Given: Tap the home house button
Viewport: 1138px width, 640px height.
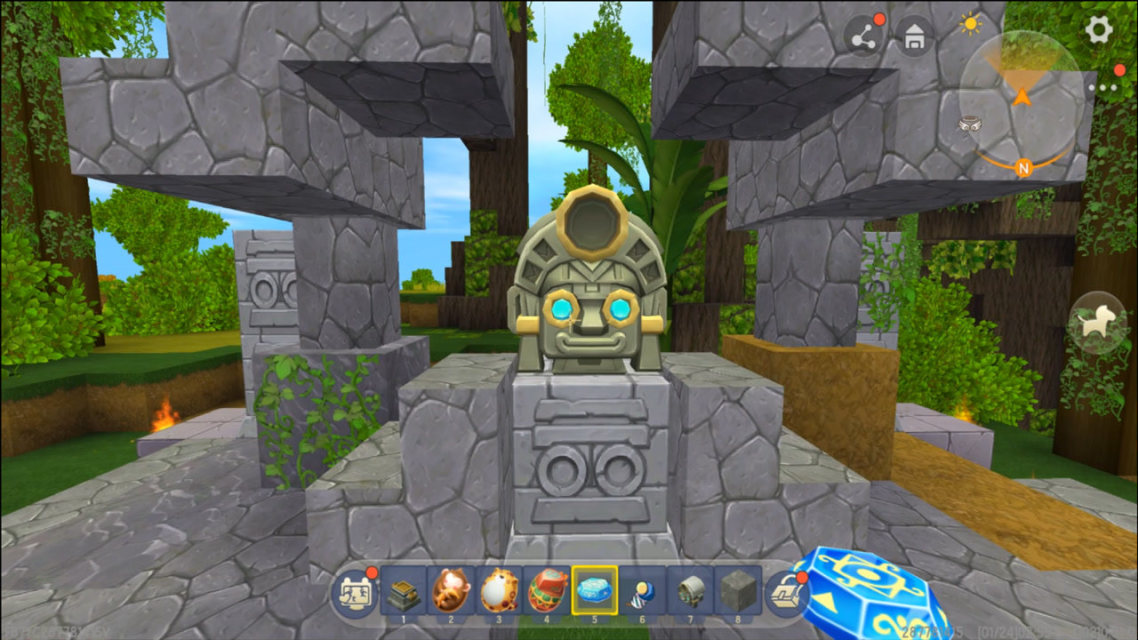Looking at the screenshot, I should tap(914, 36).
